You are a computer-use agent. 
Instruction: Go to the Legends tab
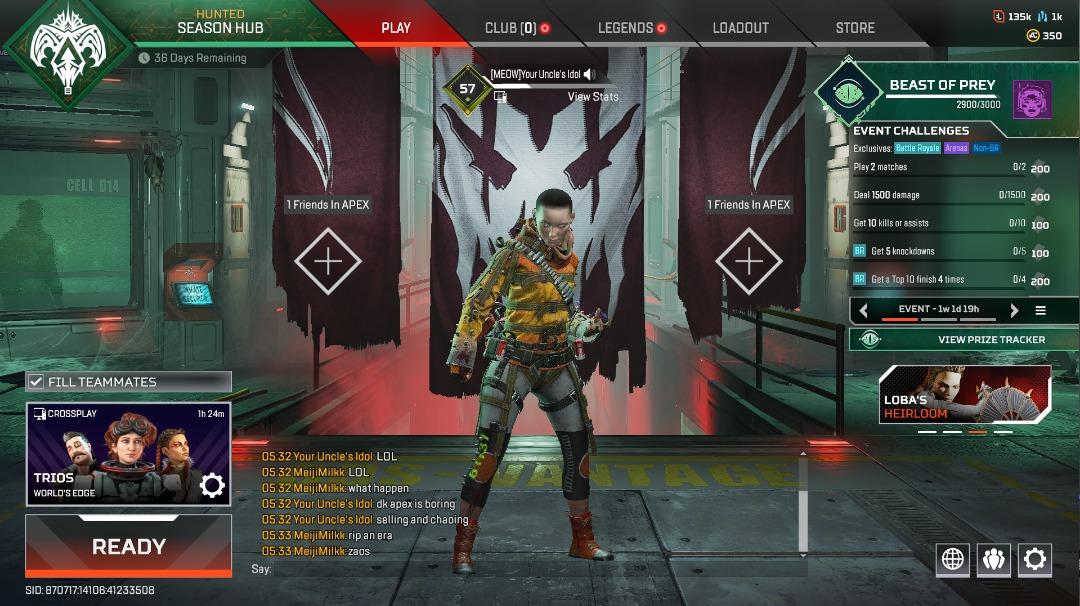(x=625, y=28)
